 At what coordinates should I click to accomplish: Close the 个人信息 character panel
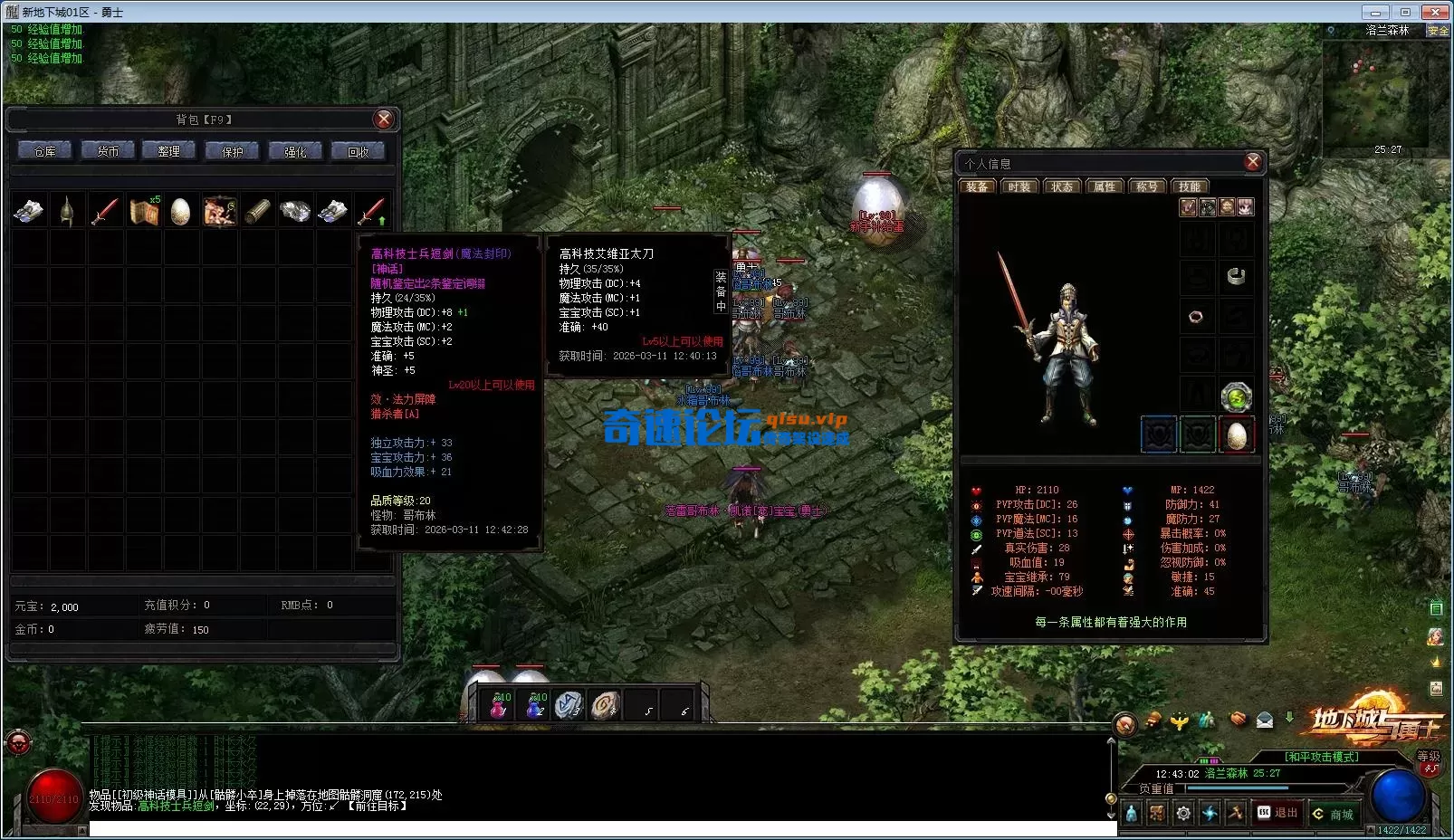[1253, 162]
